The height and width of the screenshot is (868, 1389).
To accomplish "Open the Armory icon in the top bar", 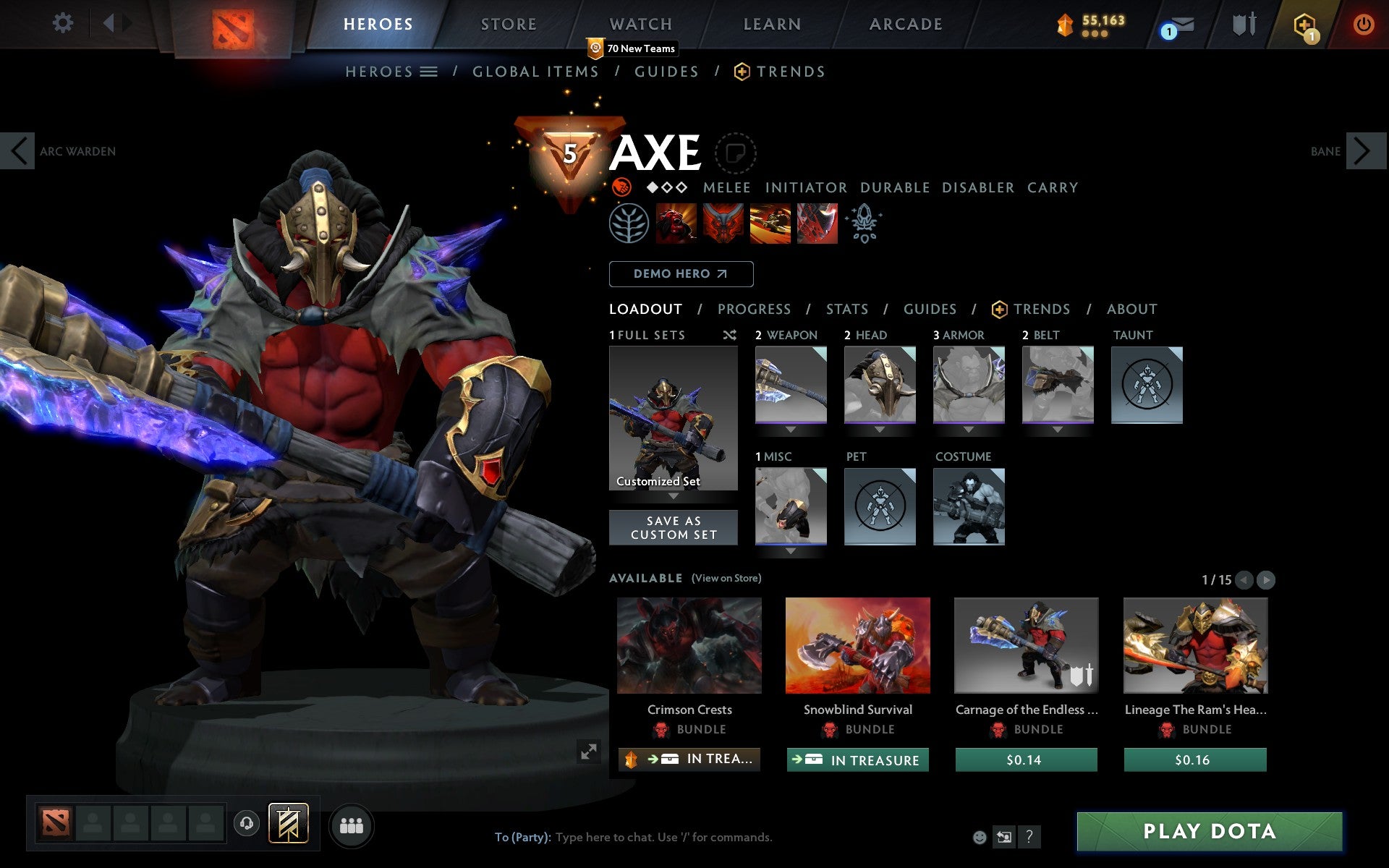I will click(x=1246, y=24).
